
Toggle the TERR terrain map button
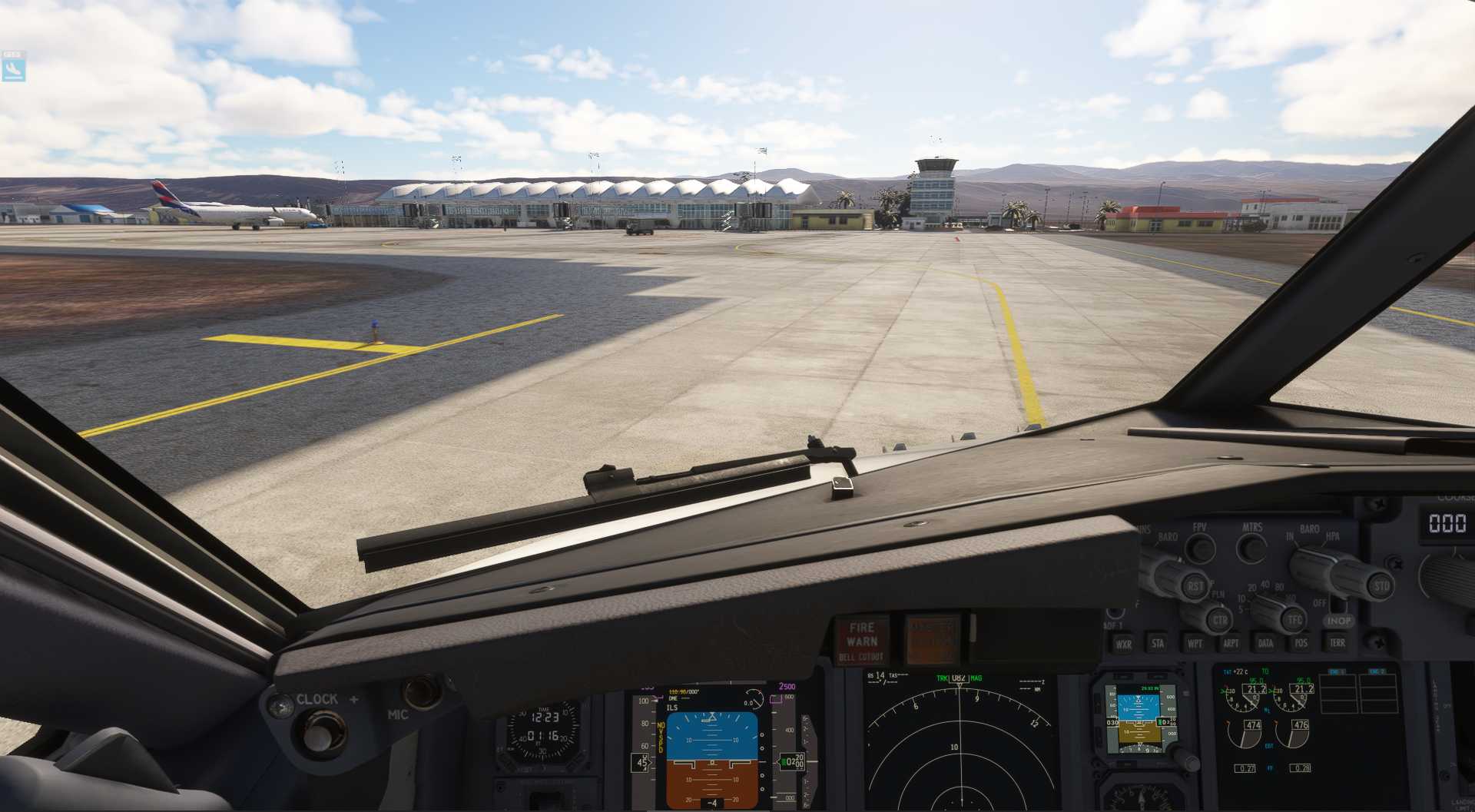[x=1337, y=642]
